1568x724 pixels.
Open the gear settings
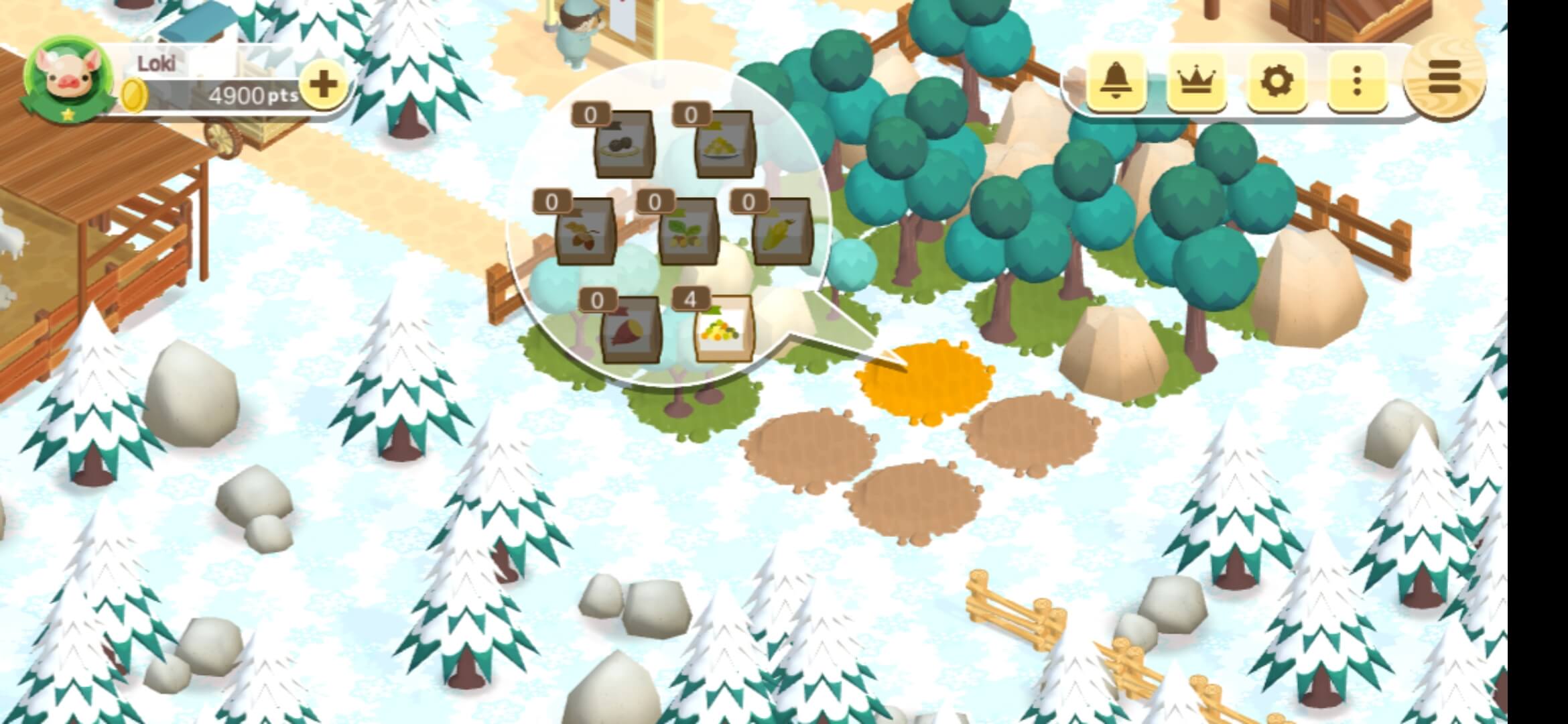[x=1277, y=82]
